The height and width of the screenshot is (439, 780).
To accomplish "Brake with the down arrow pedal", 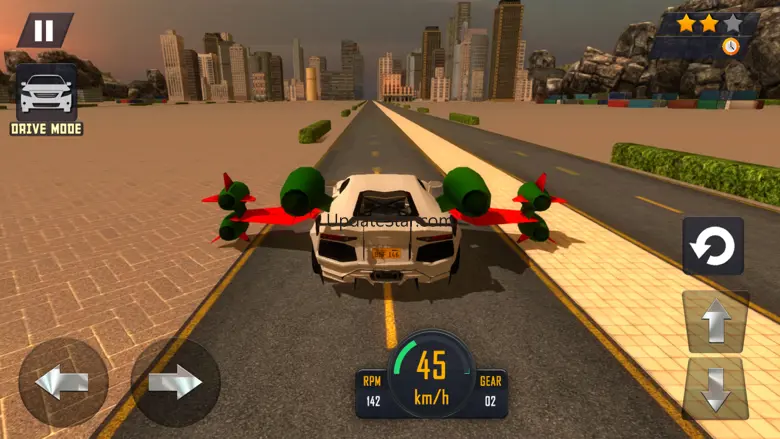I will tap(715, 388).
